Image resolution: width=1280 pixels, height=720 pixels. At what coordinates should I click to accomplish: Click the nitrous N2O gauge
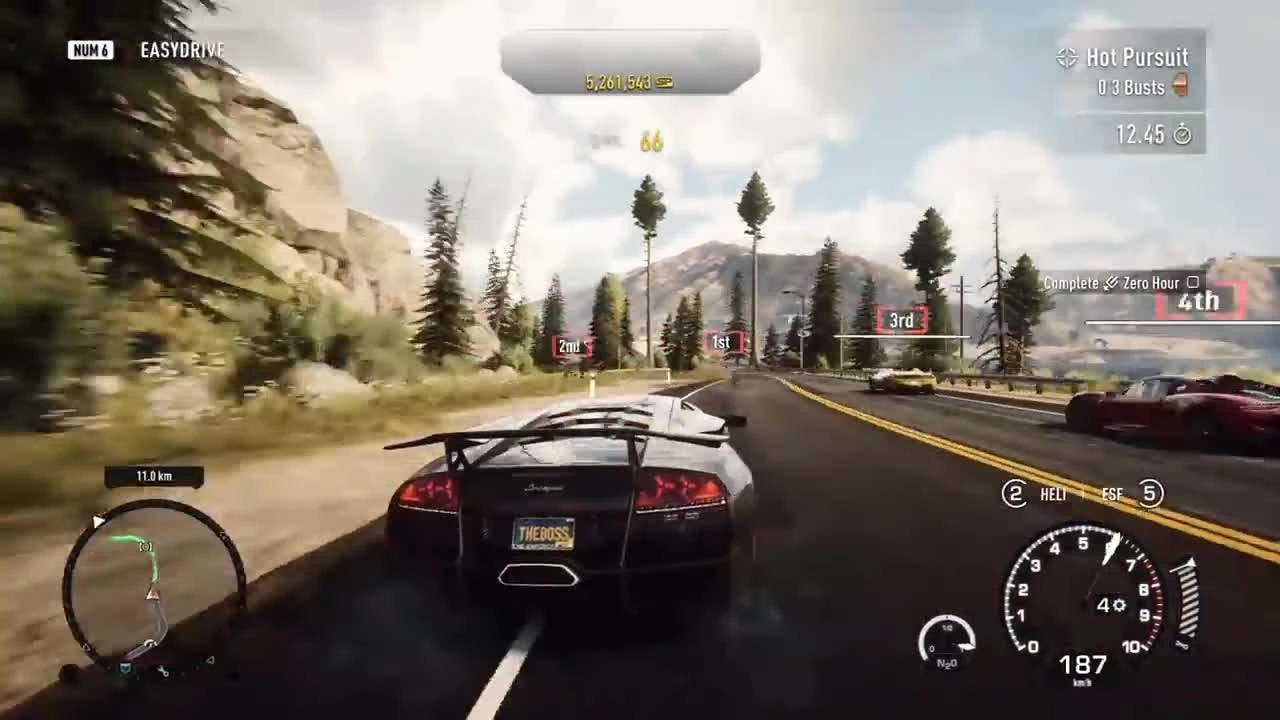coord(948,640)
